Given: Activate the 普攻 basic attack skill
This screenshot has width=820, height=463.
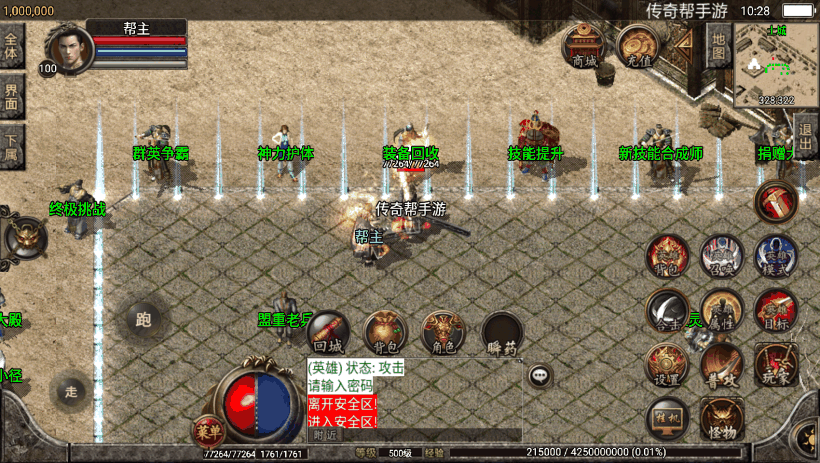Looking at the screenshot, I should (721, 364).
